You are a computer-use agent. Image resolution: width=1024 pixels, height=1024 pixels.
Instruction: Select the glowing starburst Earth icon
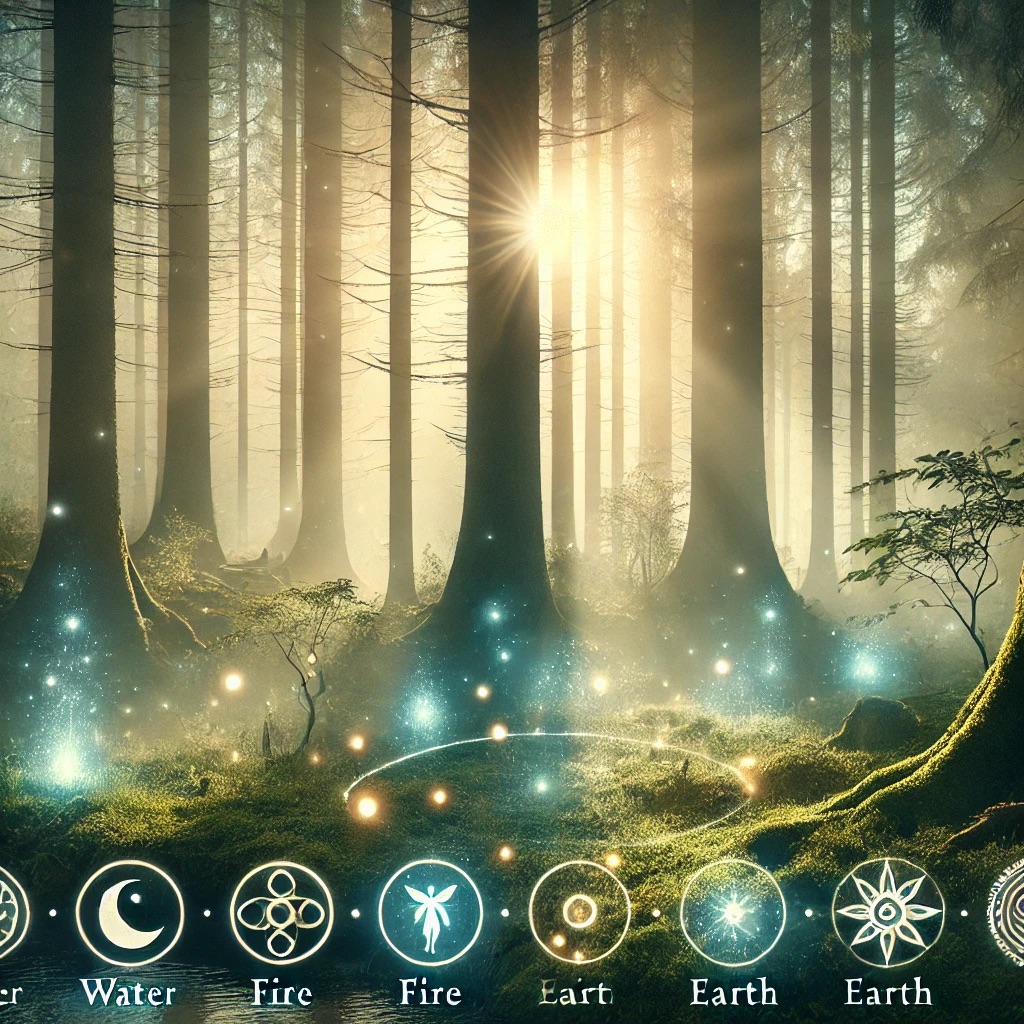click(732, 912)
